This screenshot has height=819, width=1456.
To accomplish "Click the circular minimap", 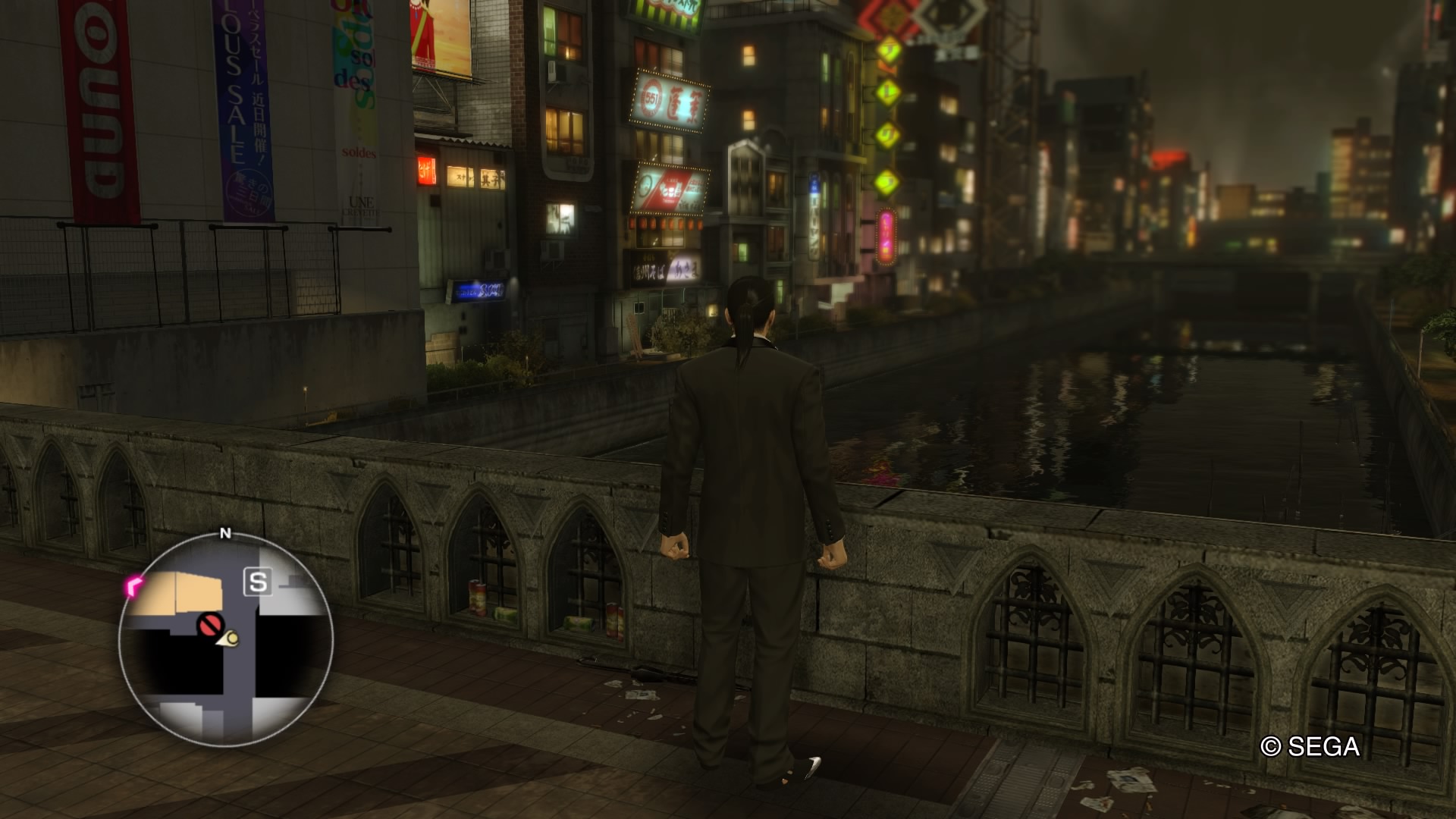I will (225, 639).
